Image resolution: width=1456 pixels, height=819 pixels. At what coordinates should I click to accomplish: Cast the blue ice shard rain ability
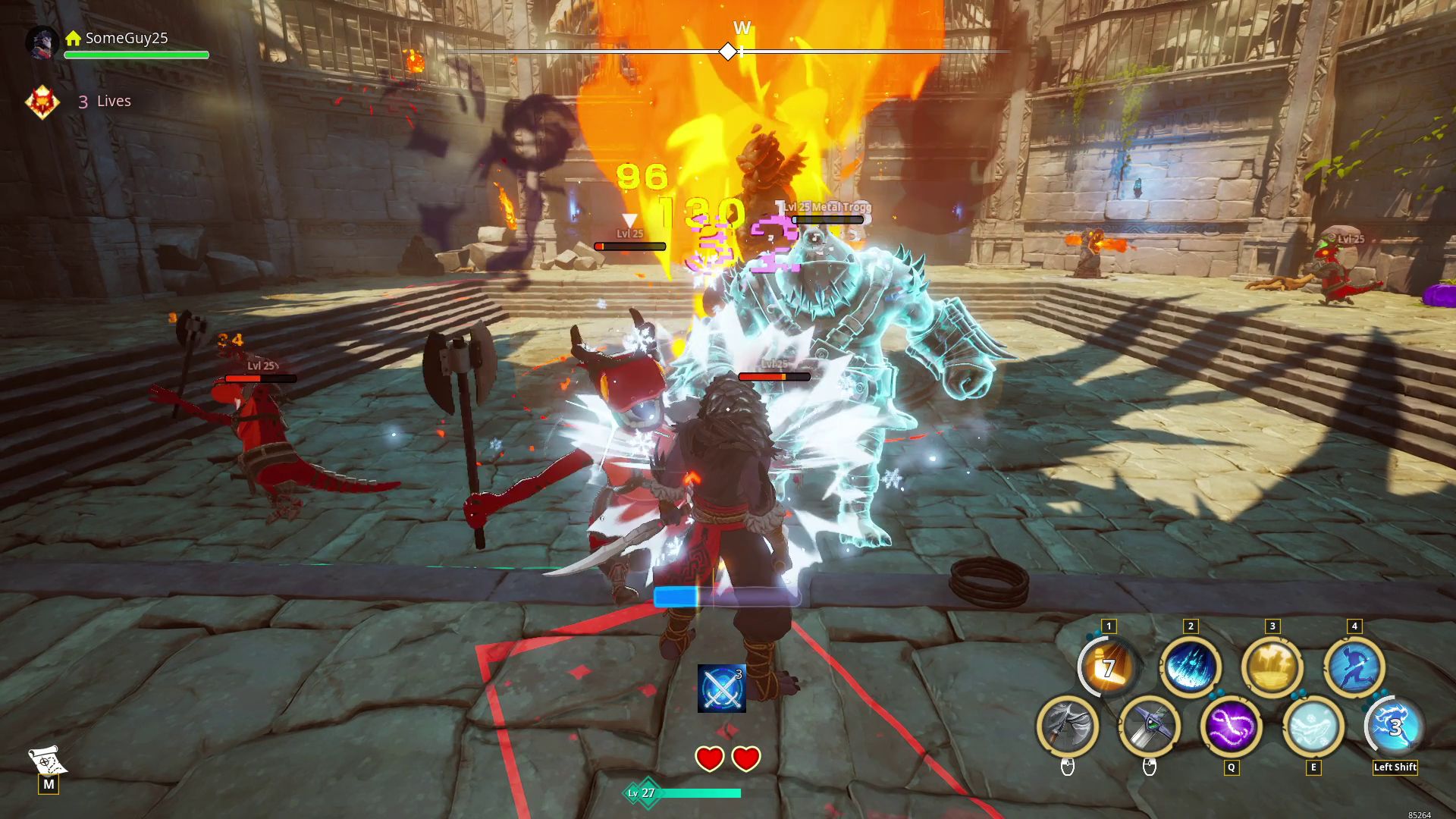point(1190,667)
